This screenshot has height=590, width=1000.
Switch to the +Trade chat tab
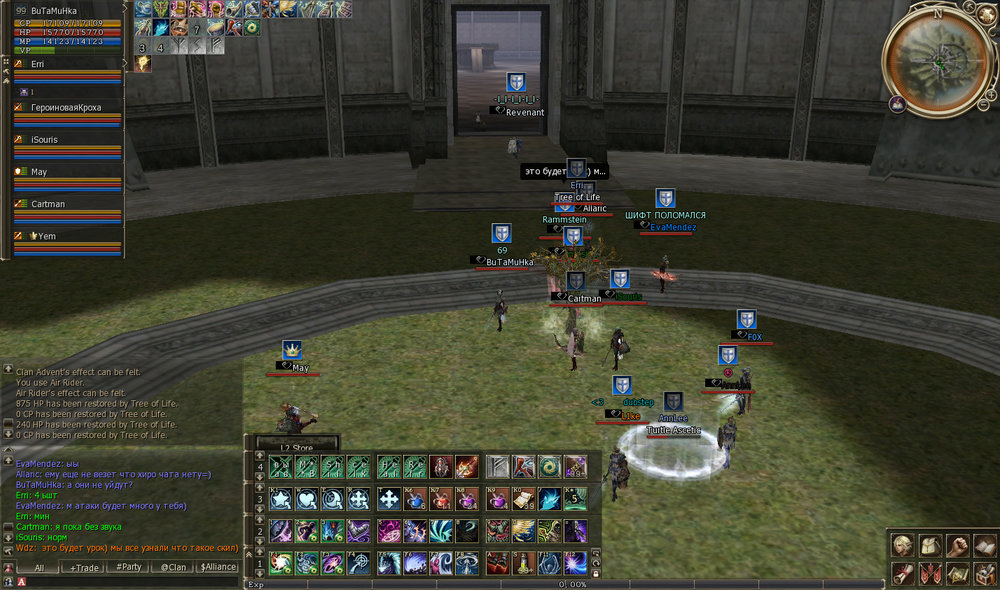(x=84, y=567)
